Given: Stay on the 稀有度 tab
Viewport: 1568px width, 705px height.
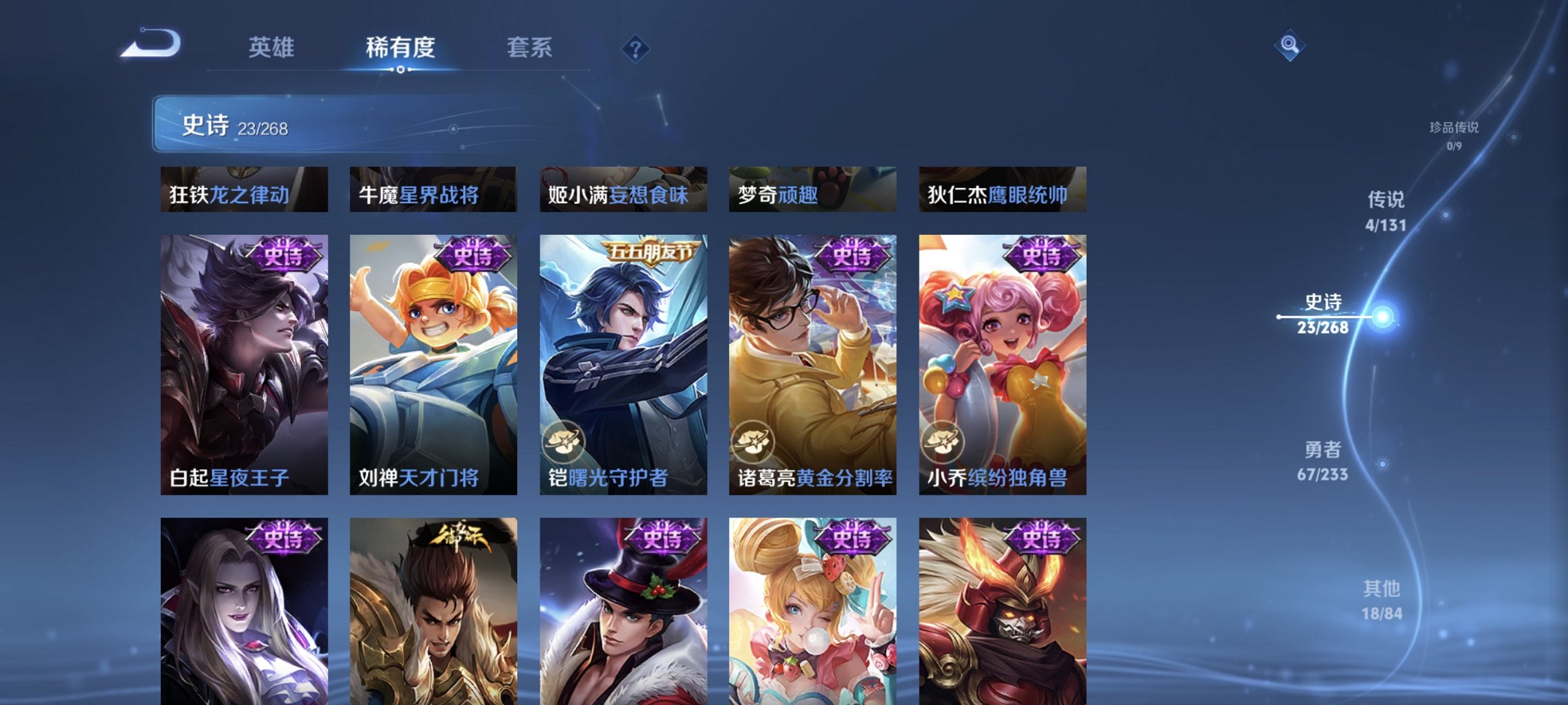Looking at the screenshot, I should pos(401,48).
